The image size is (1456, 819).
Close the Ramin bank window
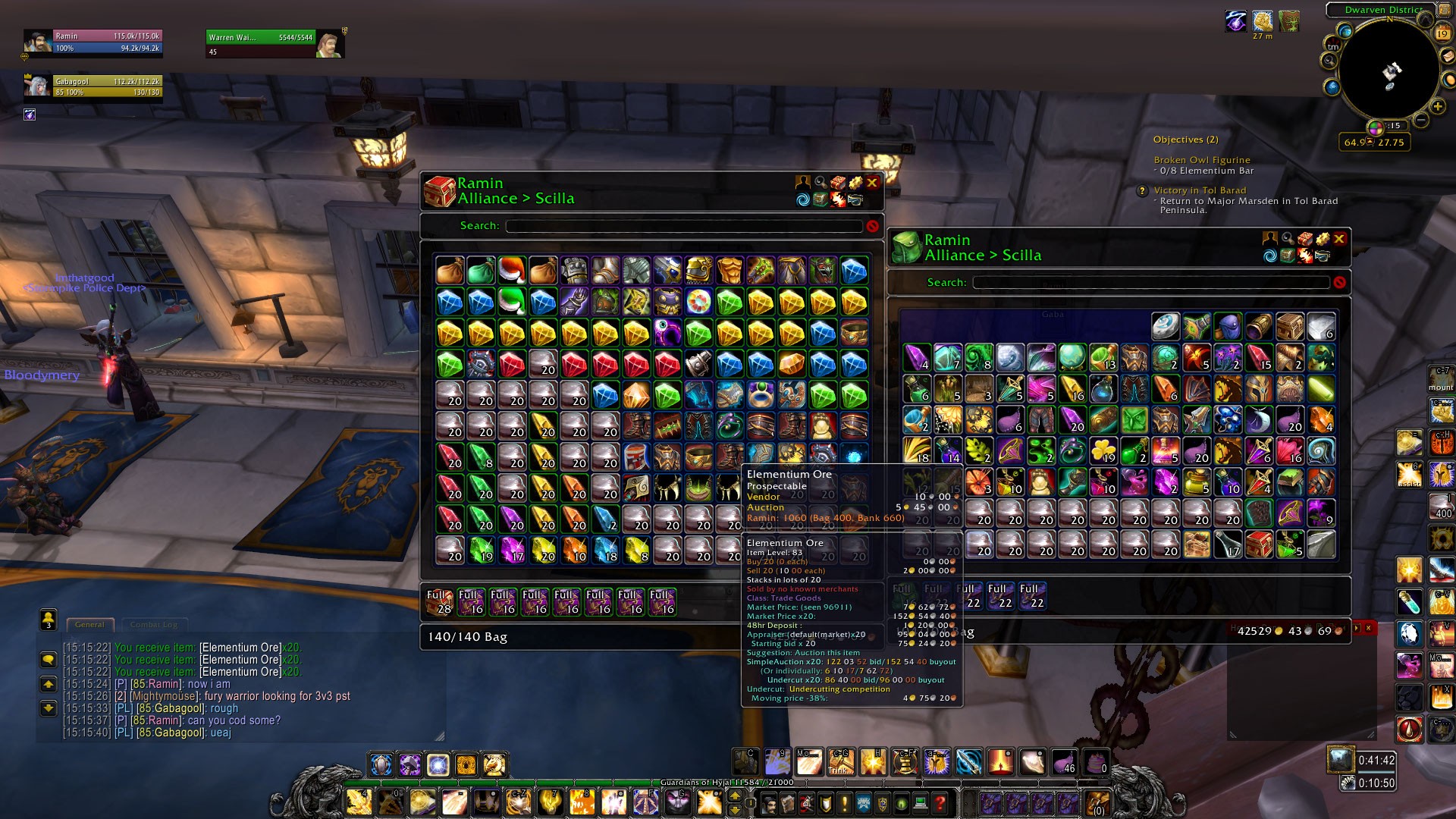coord(872,183)
